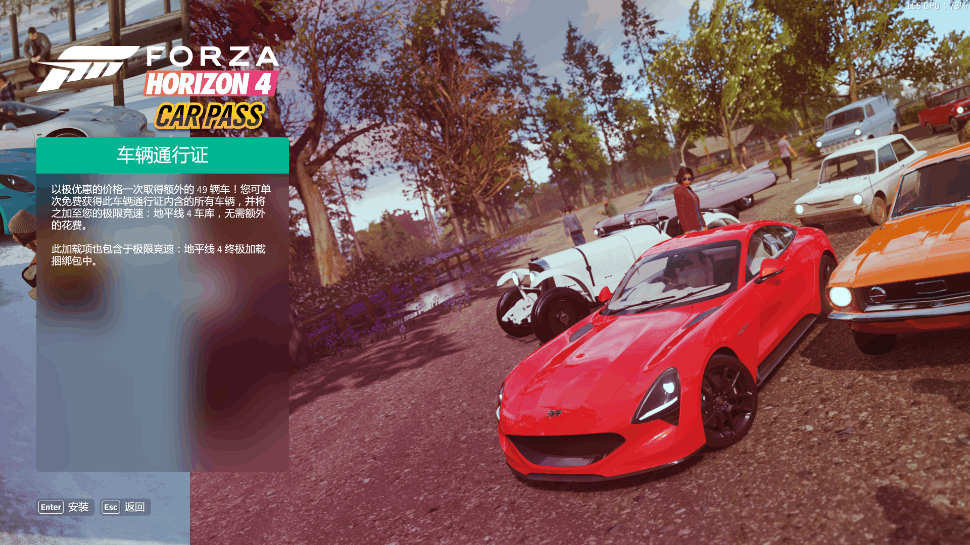Select the 返回 (Back) option

click(x=124, y=507)
